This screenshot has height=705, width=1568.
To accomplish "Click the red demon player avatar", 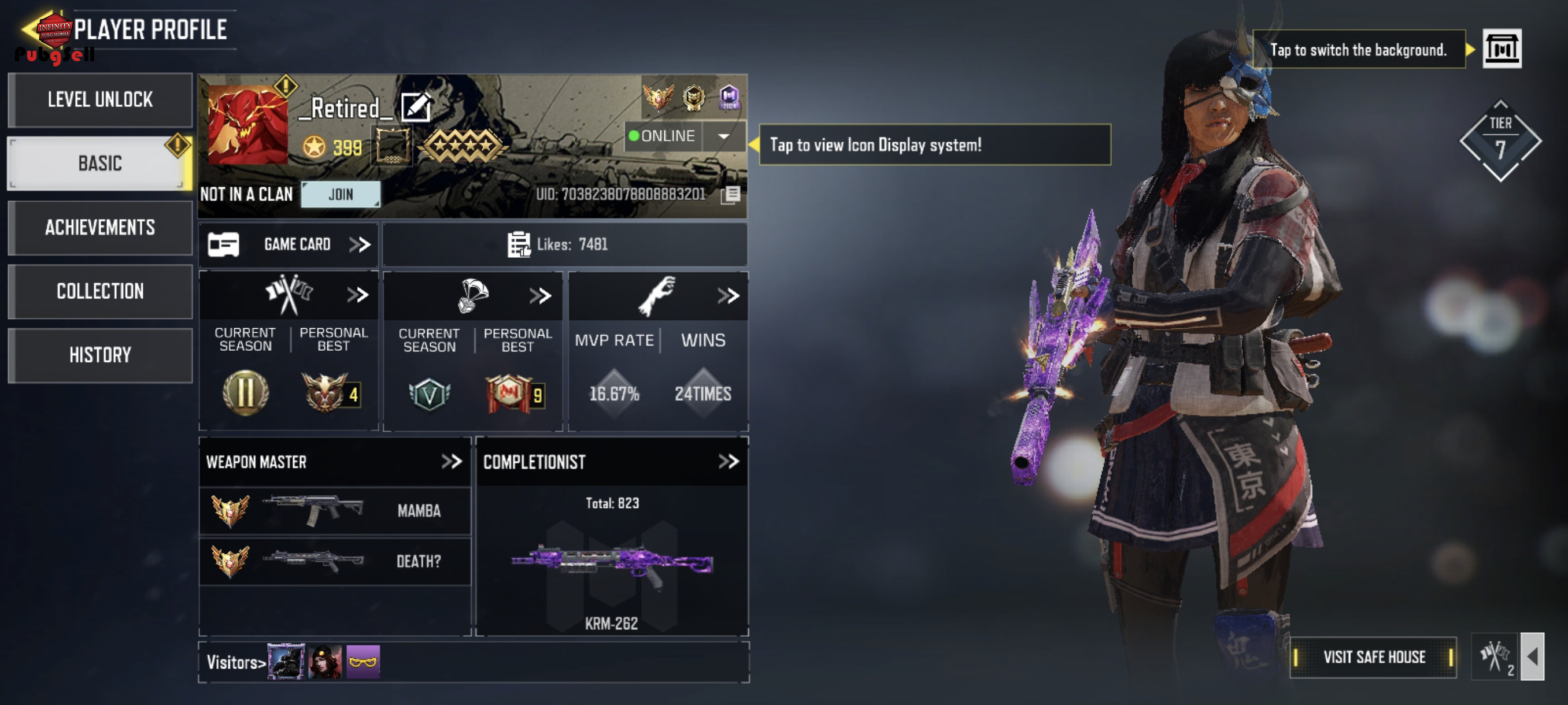I will (247, 125).
